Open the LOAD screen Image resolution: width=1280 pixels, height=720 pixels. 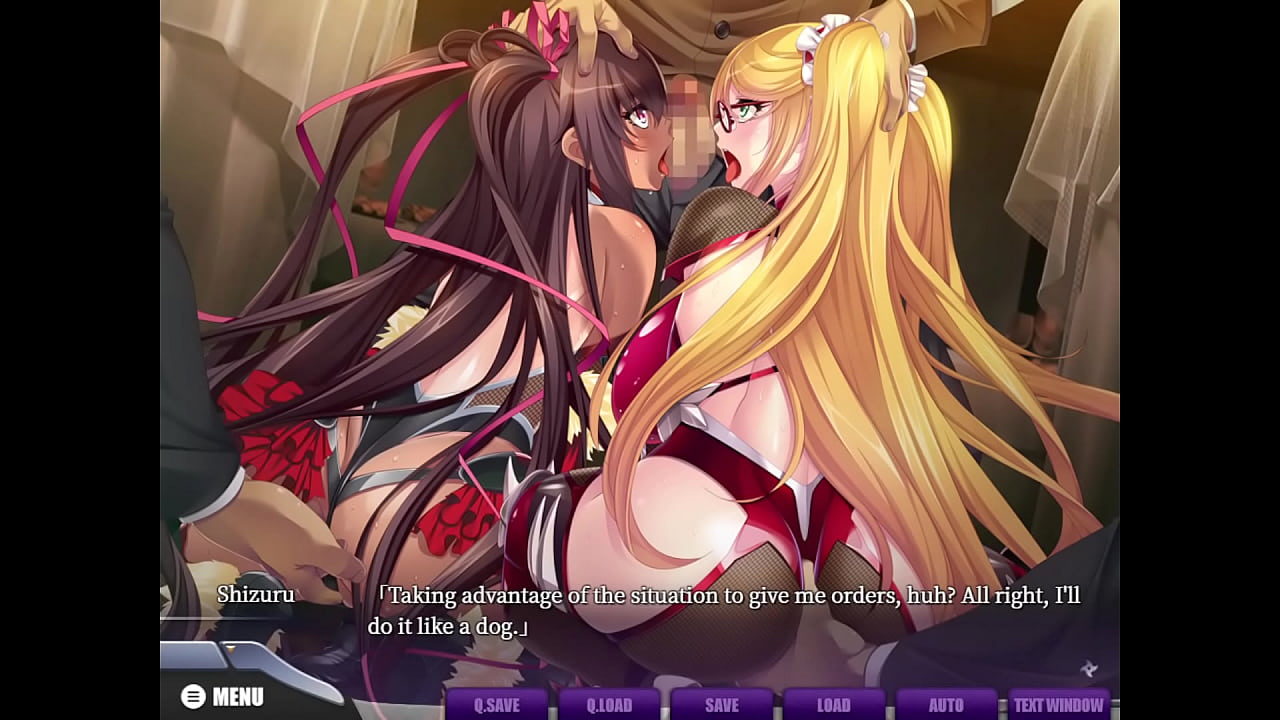[833, 704]
